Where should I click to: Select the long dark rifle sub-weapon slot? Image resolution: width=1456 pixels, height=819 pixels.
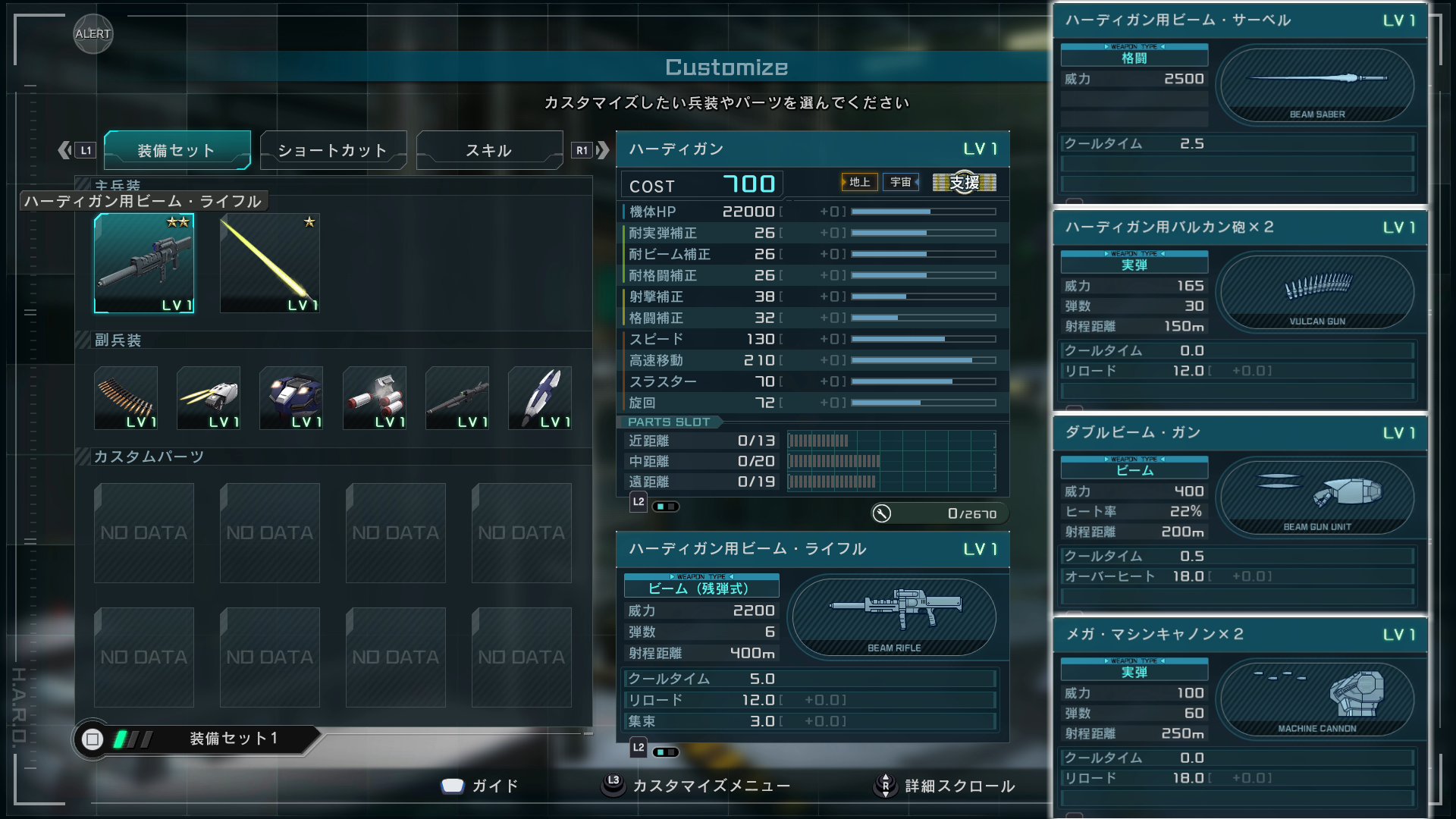tap(457, 398)
